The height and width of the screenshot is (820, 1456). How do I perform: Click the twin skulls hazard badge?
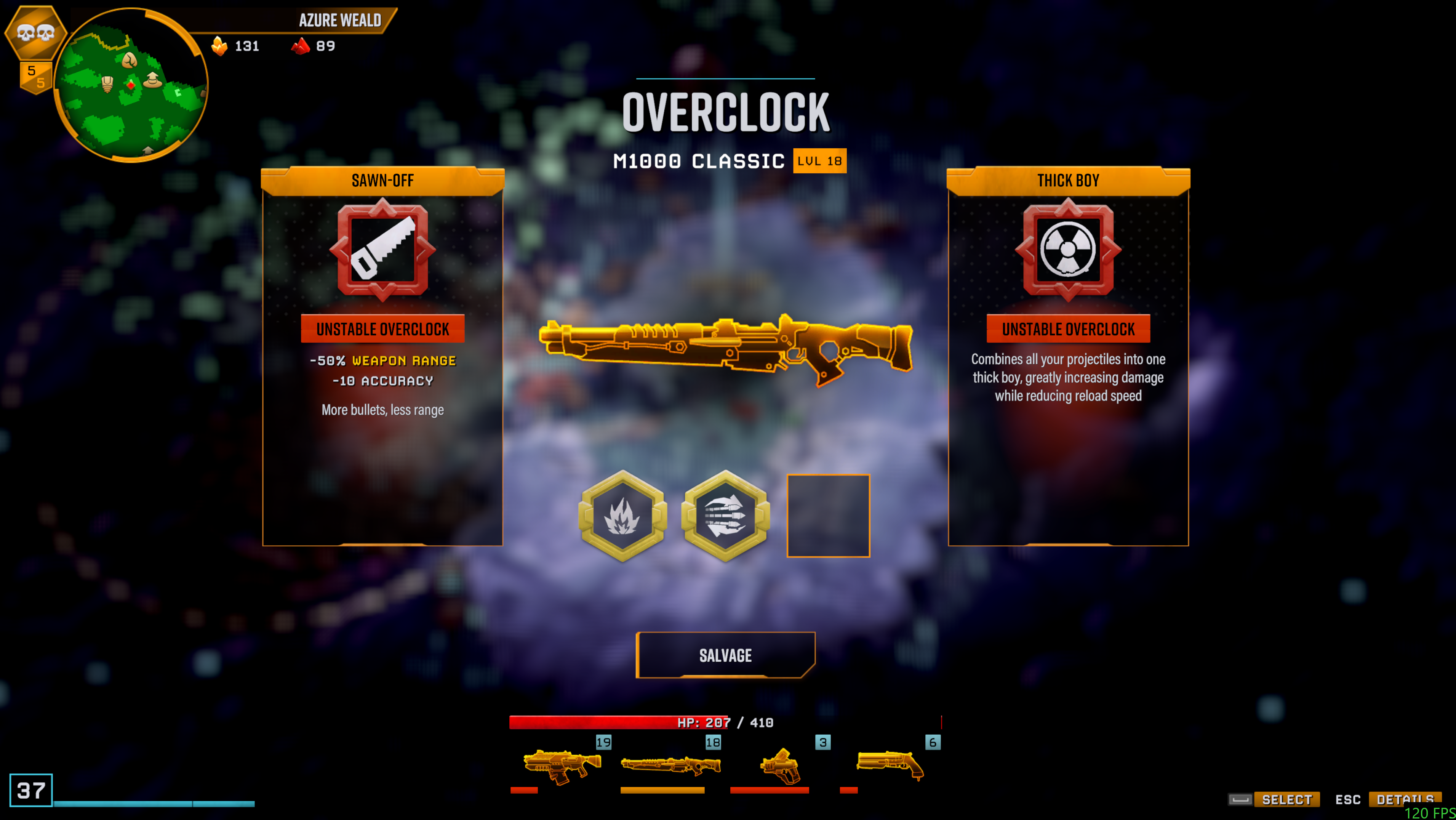pos(35,32)
